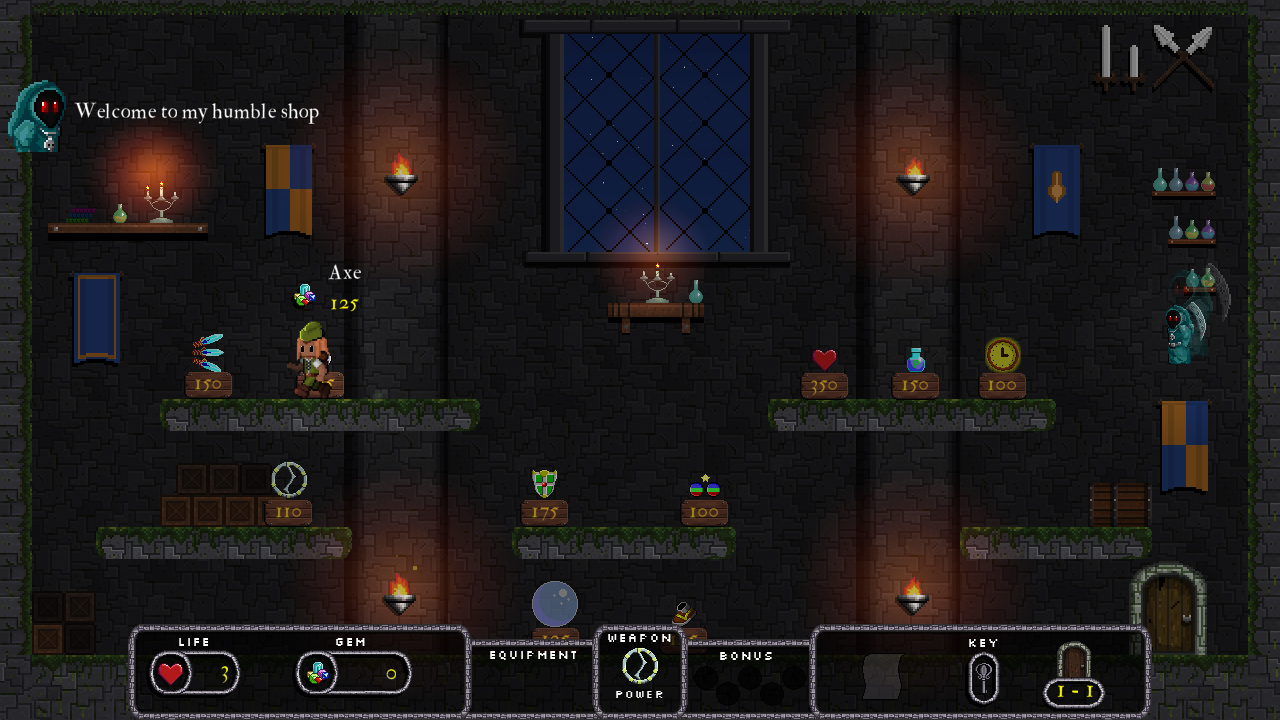The width and height of the screenshot is (1280, 720).
Task: Choose the rainbow gem item for 100
Action: 703,485
